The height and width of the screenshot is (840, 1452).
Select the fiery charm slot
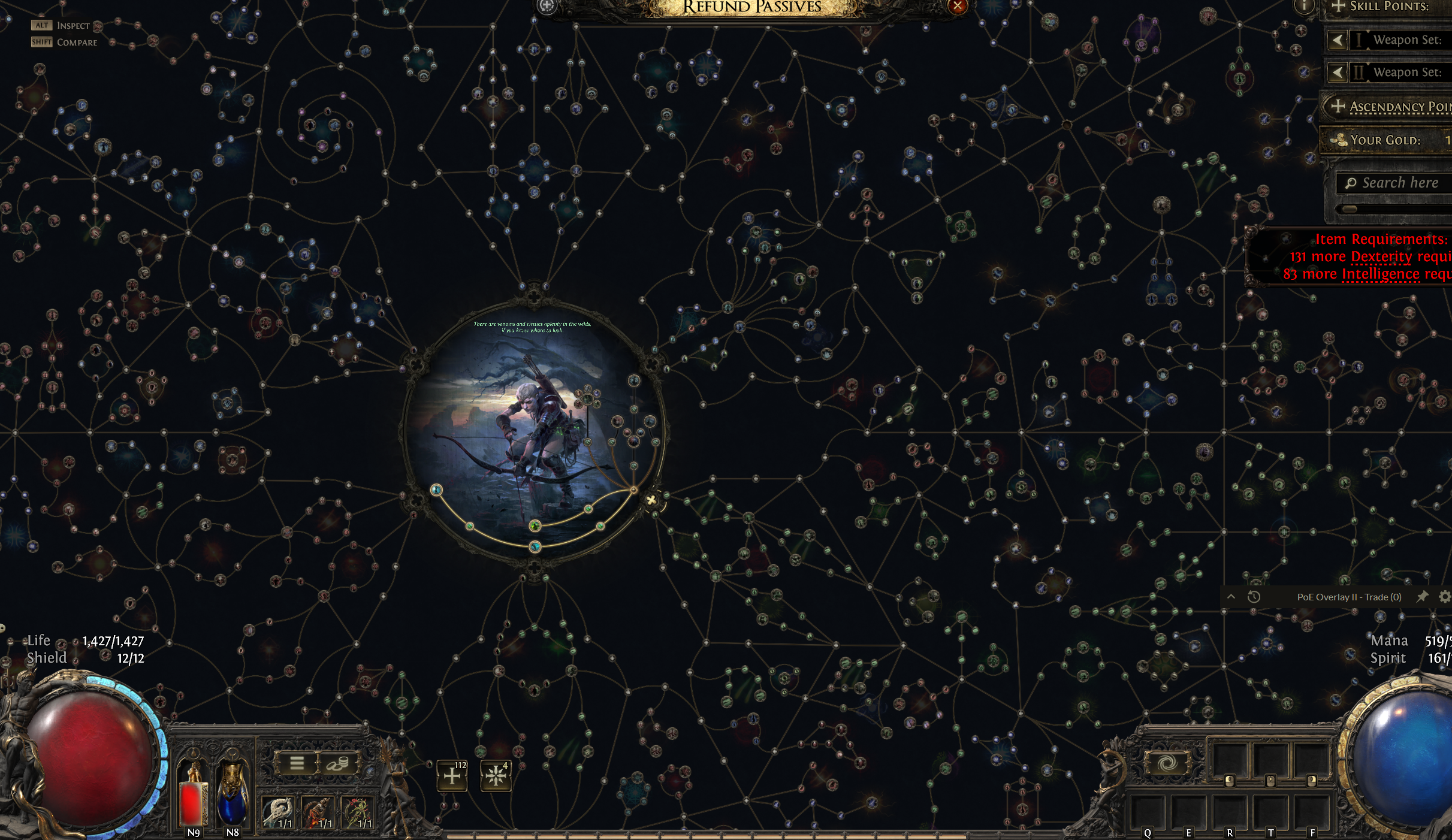pyautogui.click(x=318, y=812)
